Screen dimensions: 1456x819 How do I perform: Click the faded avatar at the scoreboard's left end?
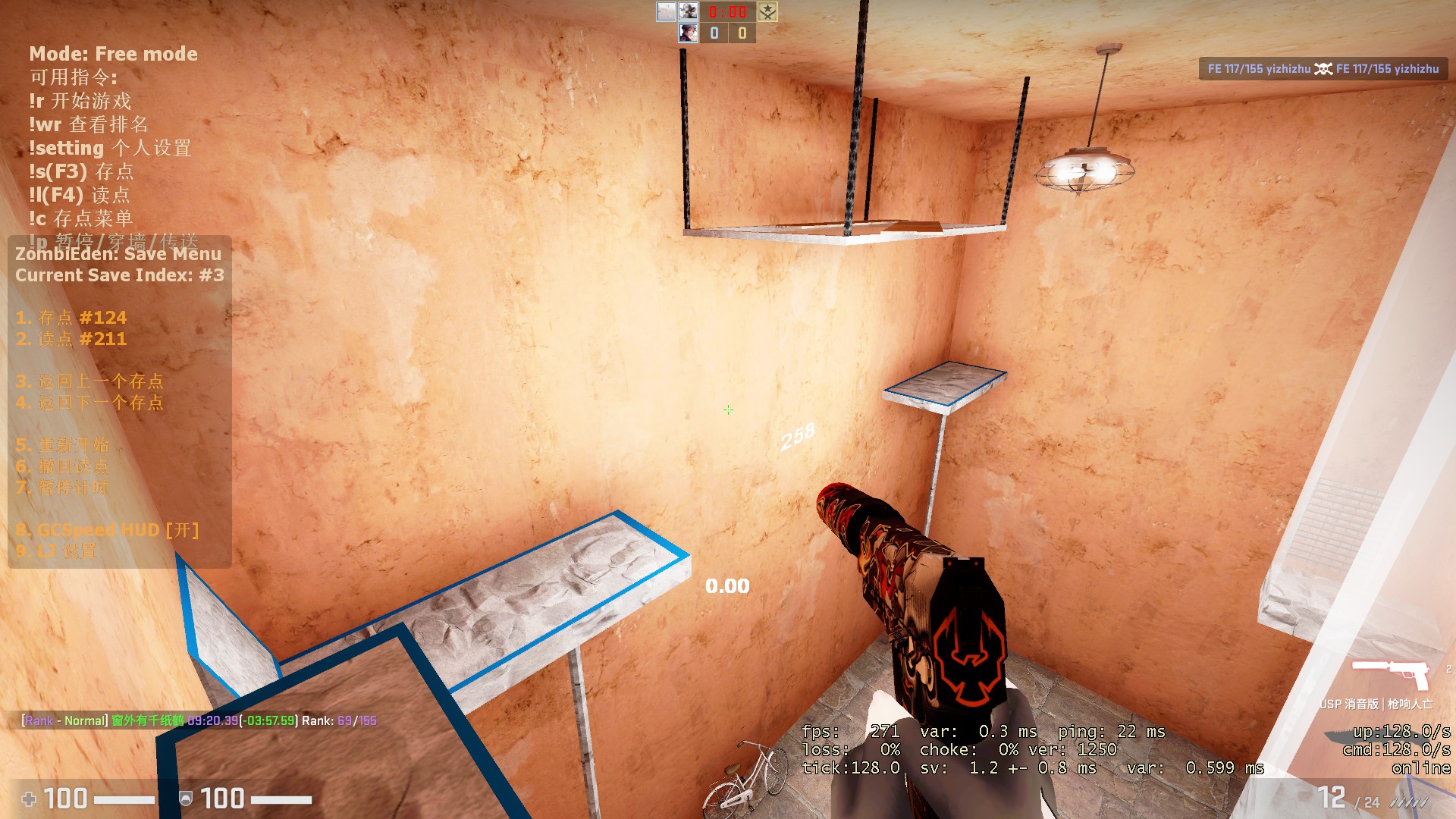(666, 11)
